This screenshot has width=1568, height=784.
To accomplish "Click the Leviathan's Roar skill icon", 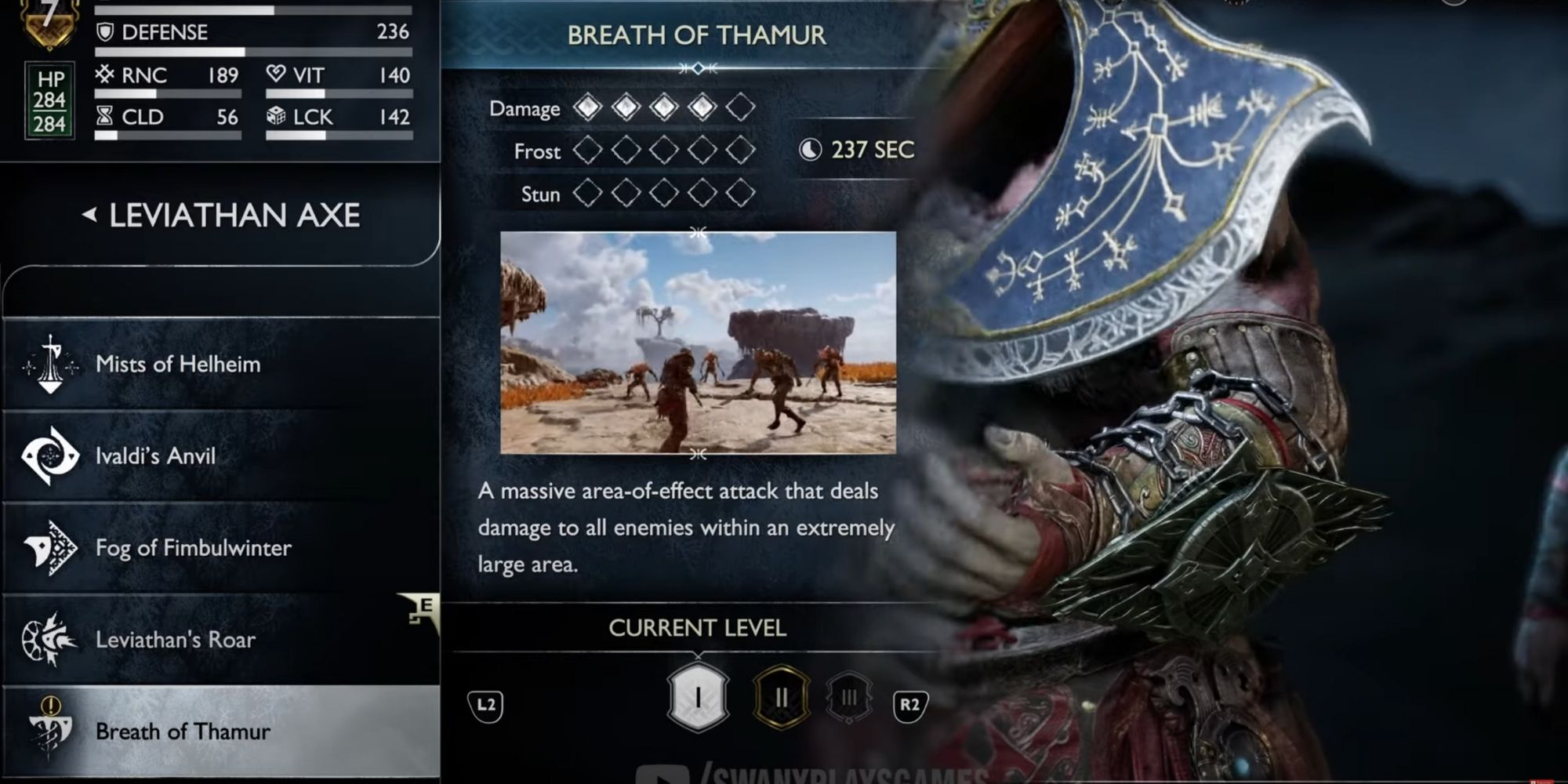I will [x=49, y=640].
